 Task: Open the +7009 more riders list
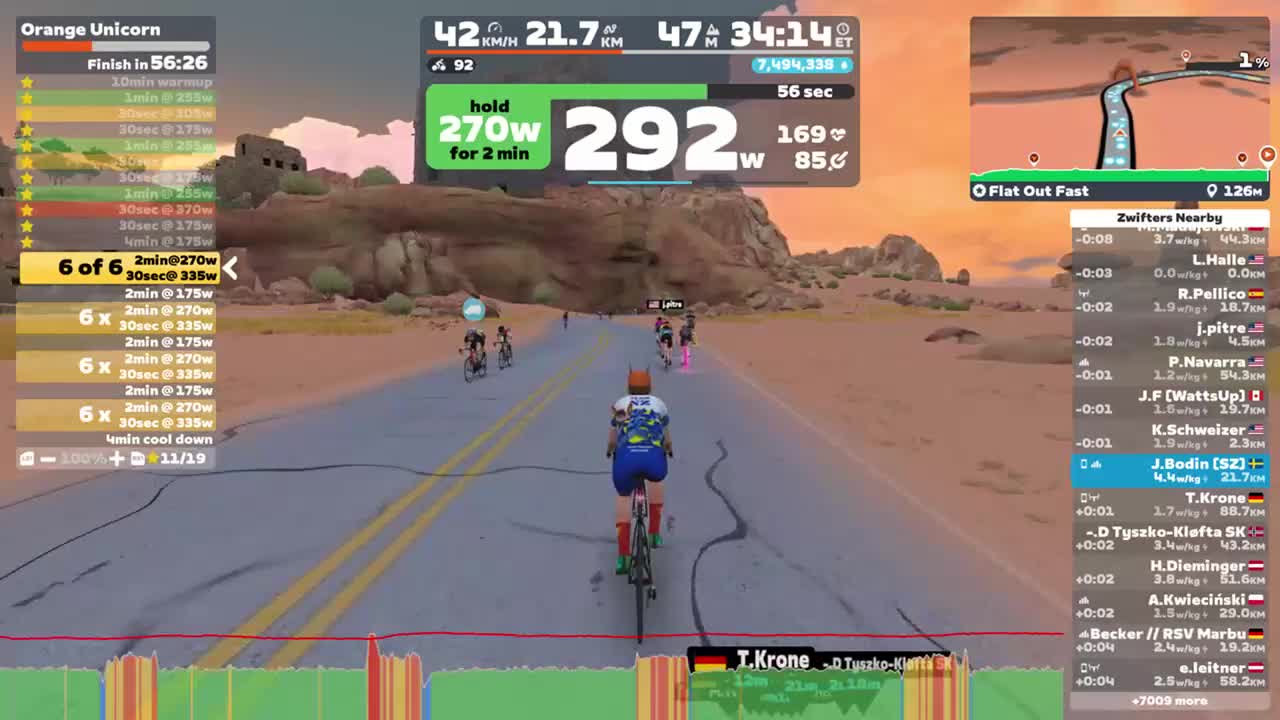tap(1170, 700)
